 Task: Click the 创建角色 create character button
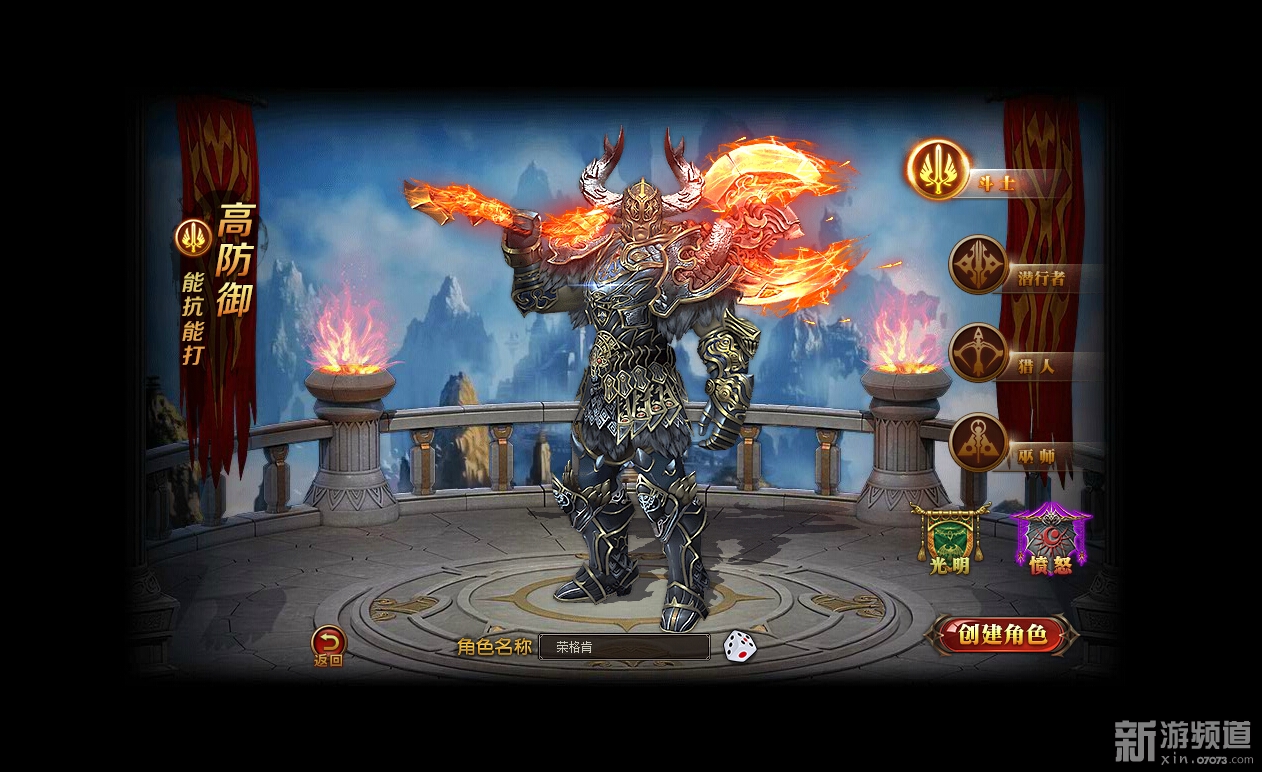click(x=1001, y=634)
